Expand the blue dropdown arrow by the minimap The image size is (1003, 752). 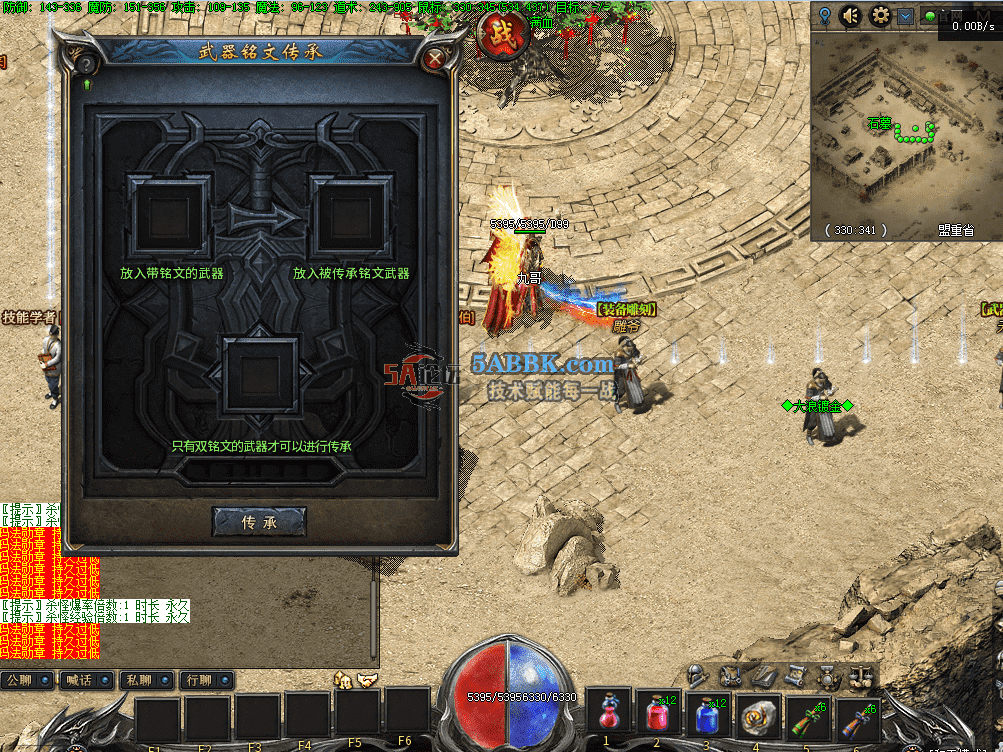point(905,16)
